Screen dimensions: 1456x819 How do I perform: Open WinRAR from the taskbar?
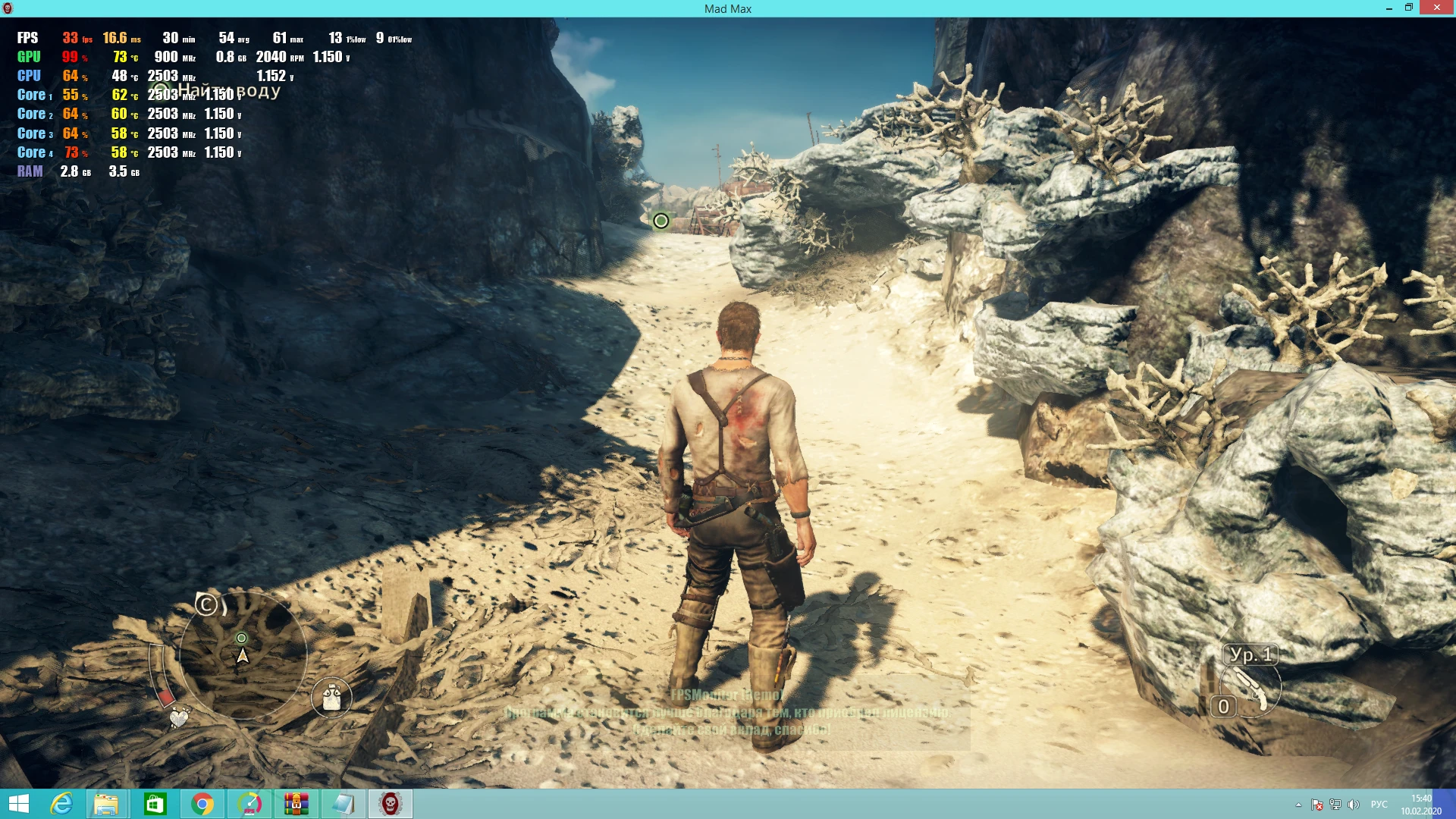tap(296, 804)
